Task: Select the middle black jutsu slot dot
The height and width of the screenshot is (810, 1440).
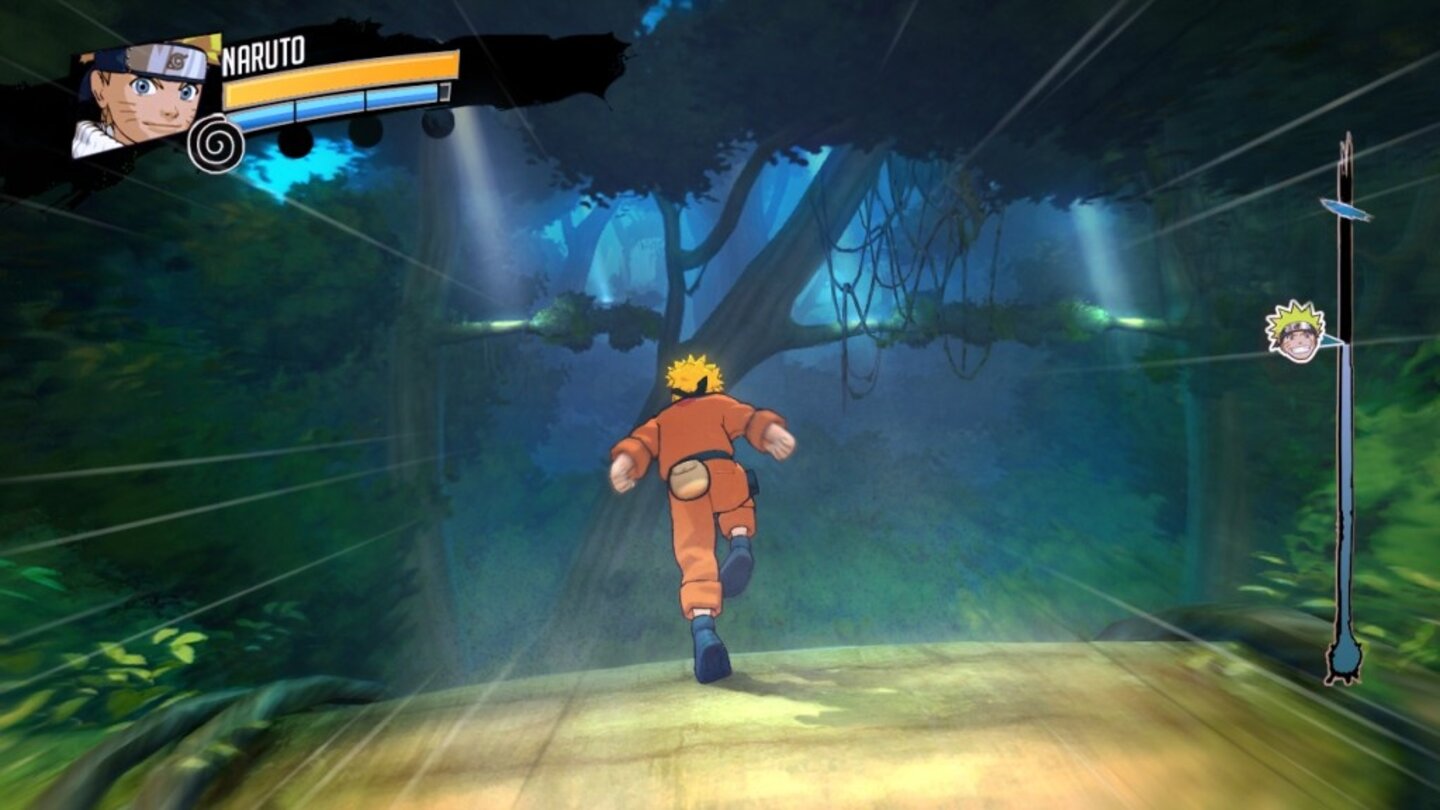Action: tap(367, 130)
